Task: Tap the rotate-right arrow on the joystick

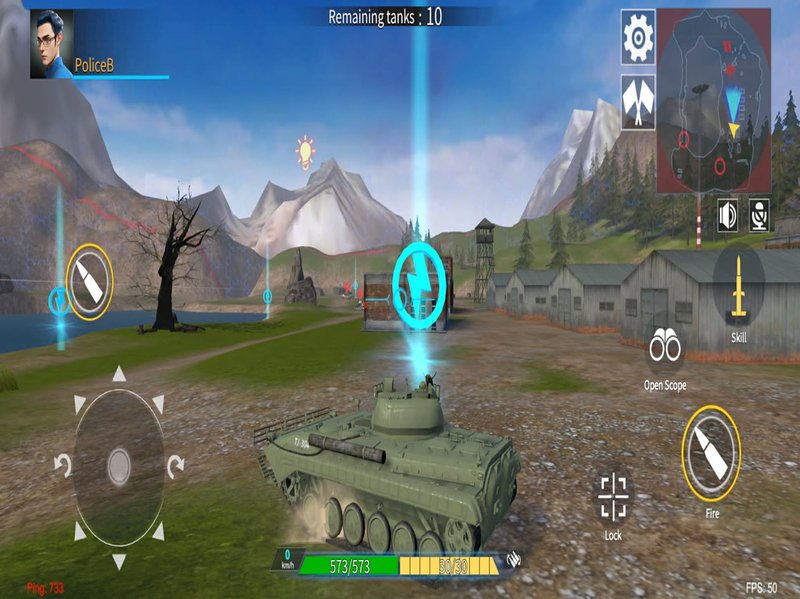Action: pos(175,465)
